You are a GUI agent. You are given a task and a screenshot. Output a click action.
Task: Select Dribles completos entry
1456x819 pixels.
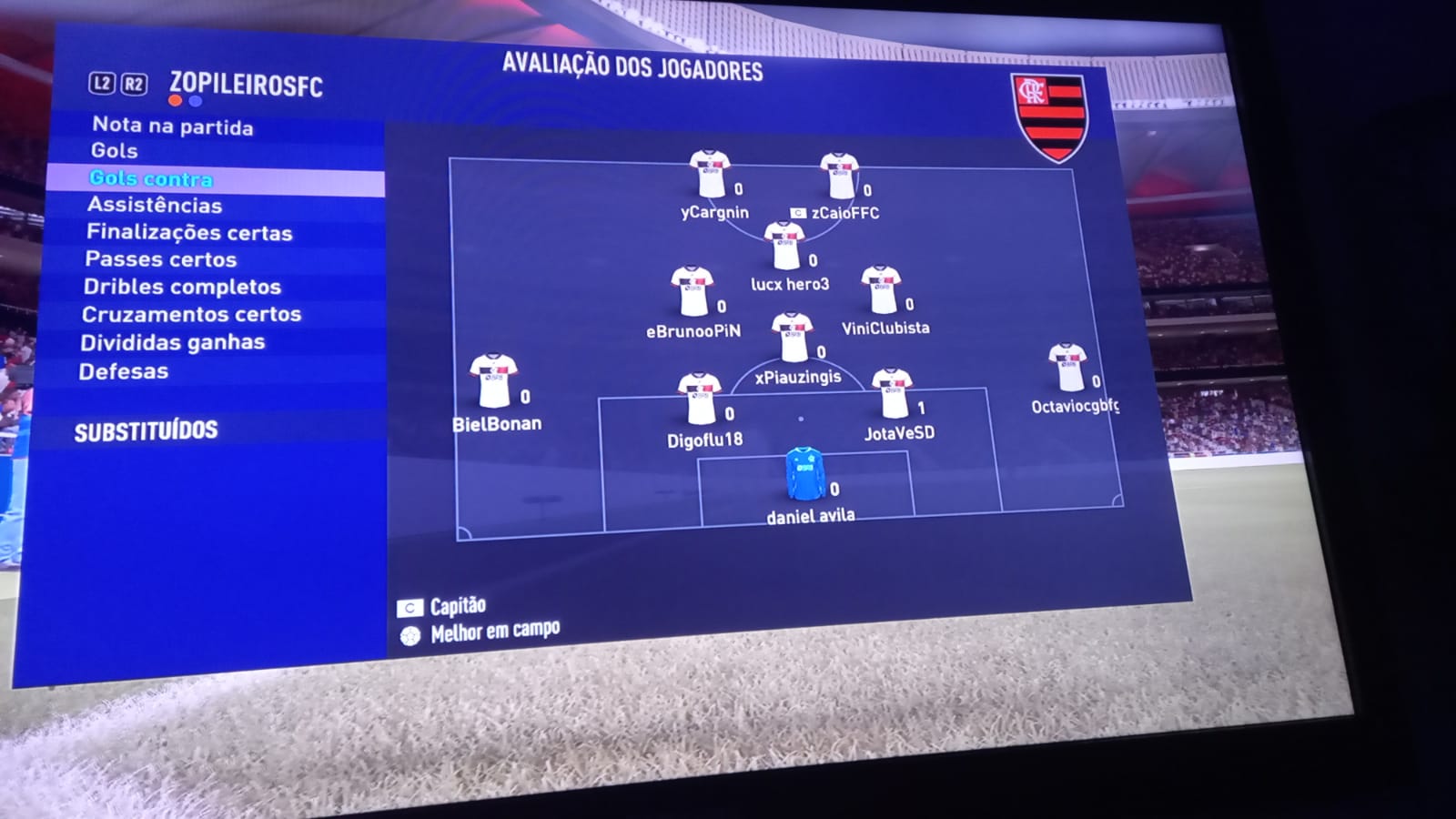pos(182,287)
